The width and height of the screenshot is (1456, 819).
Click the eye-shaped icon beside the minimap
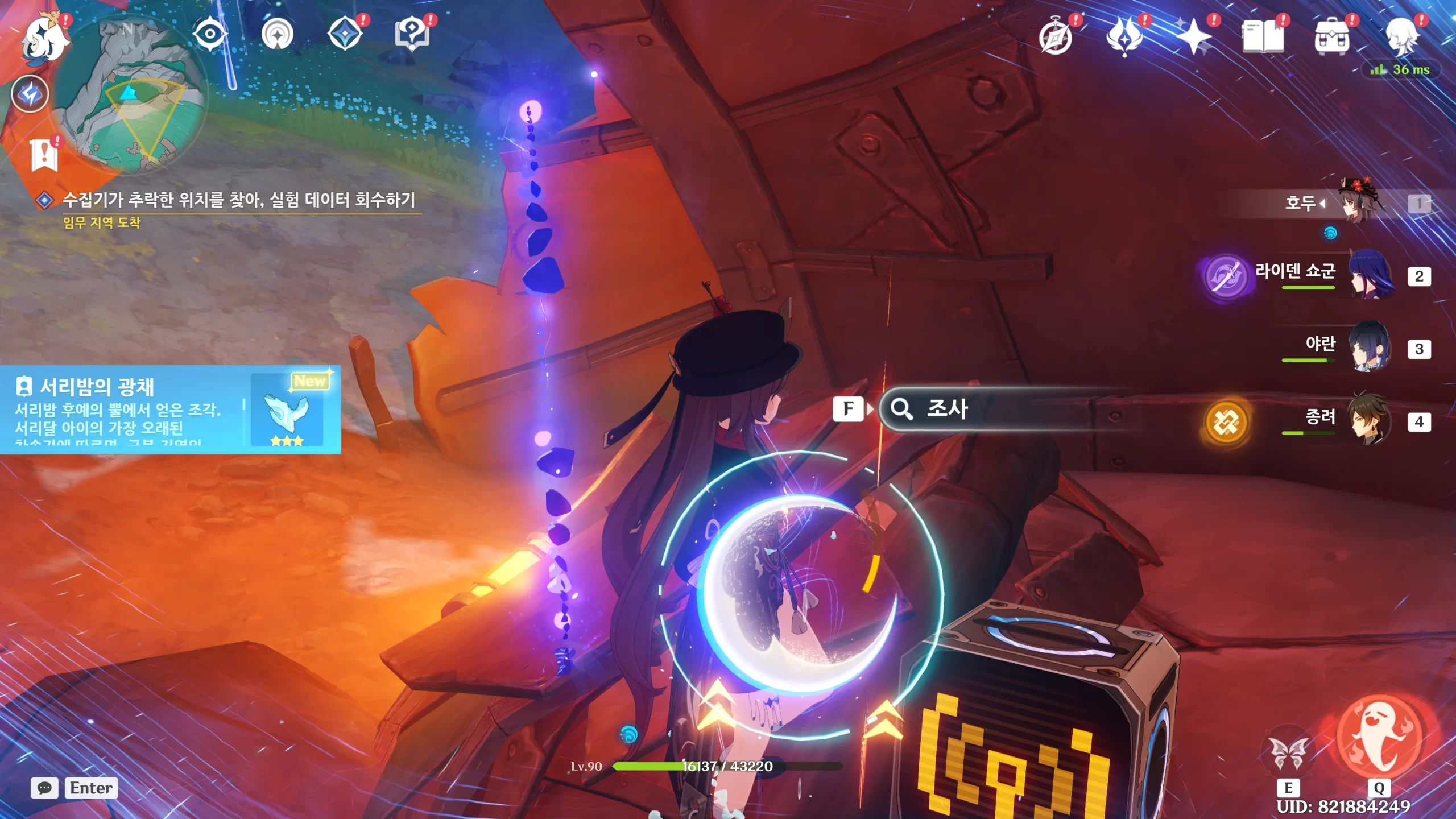tap(209, 34)
